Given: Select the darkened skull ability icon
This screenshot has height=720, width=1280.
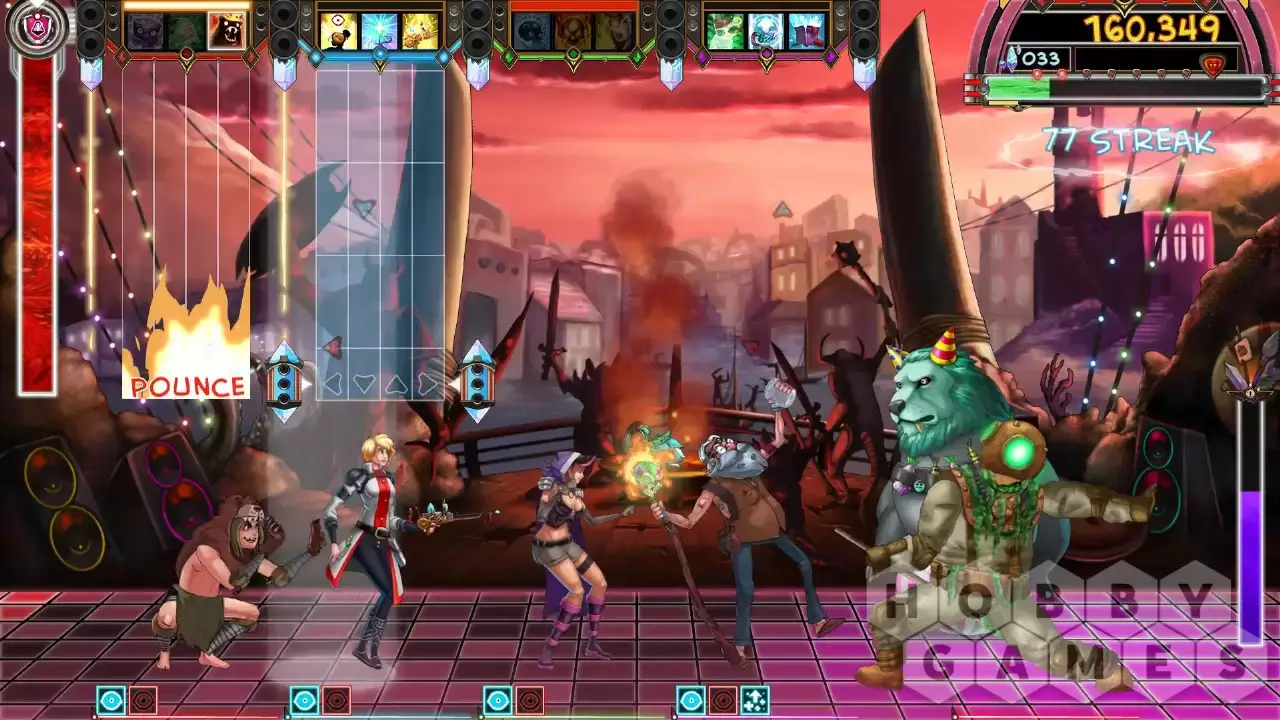Looking at the screenshot, I should tap(531, 31).
